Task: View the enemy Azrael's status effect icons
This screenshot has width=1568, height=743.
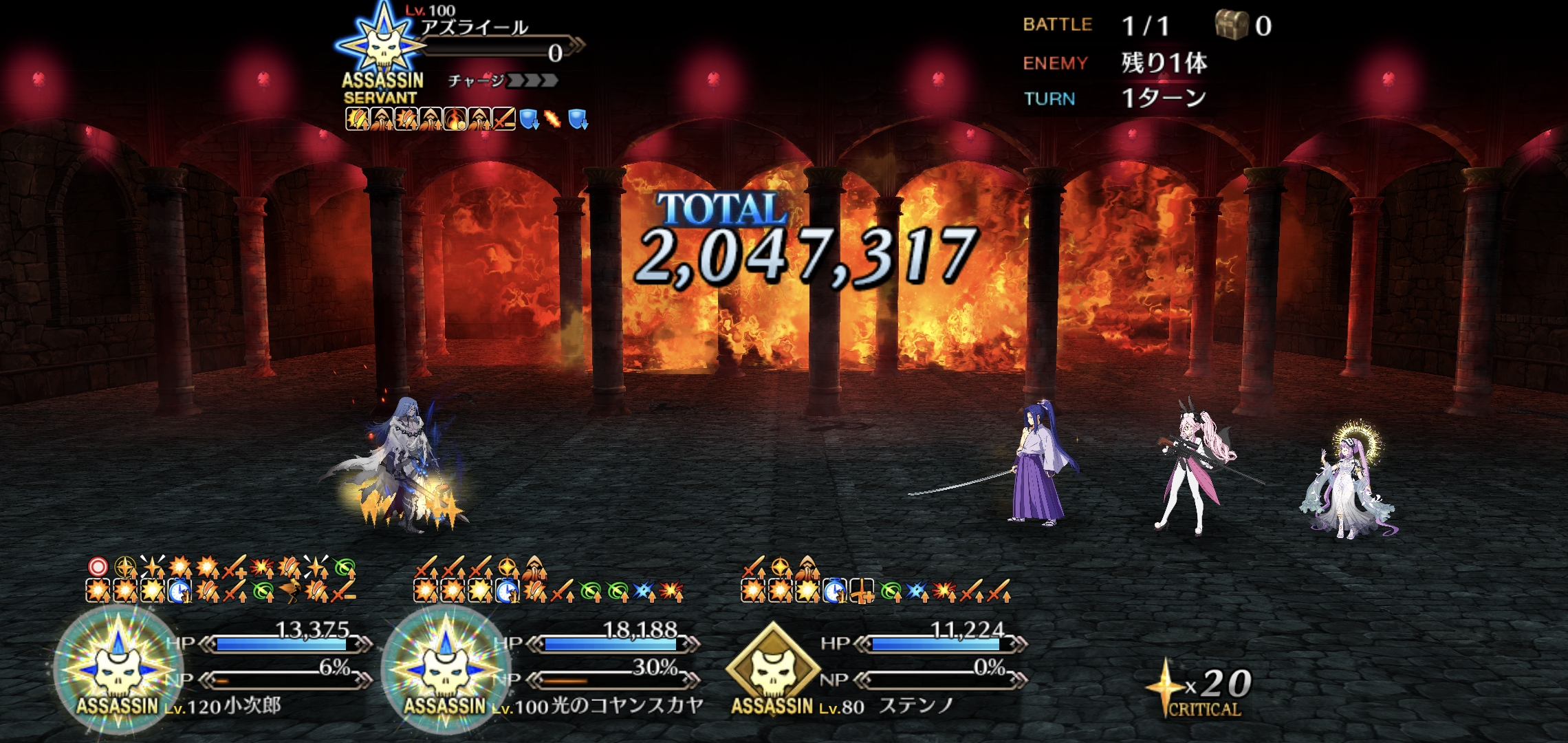Action: (x=466, y=120)
